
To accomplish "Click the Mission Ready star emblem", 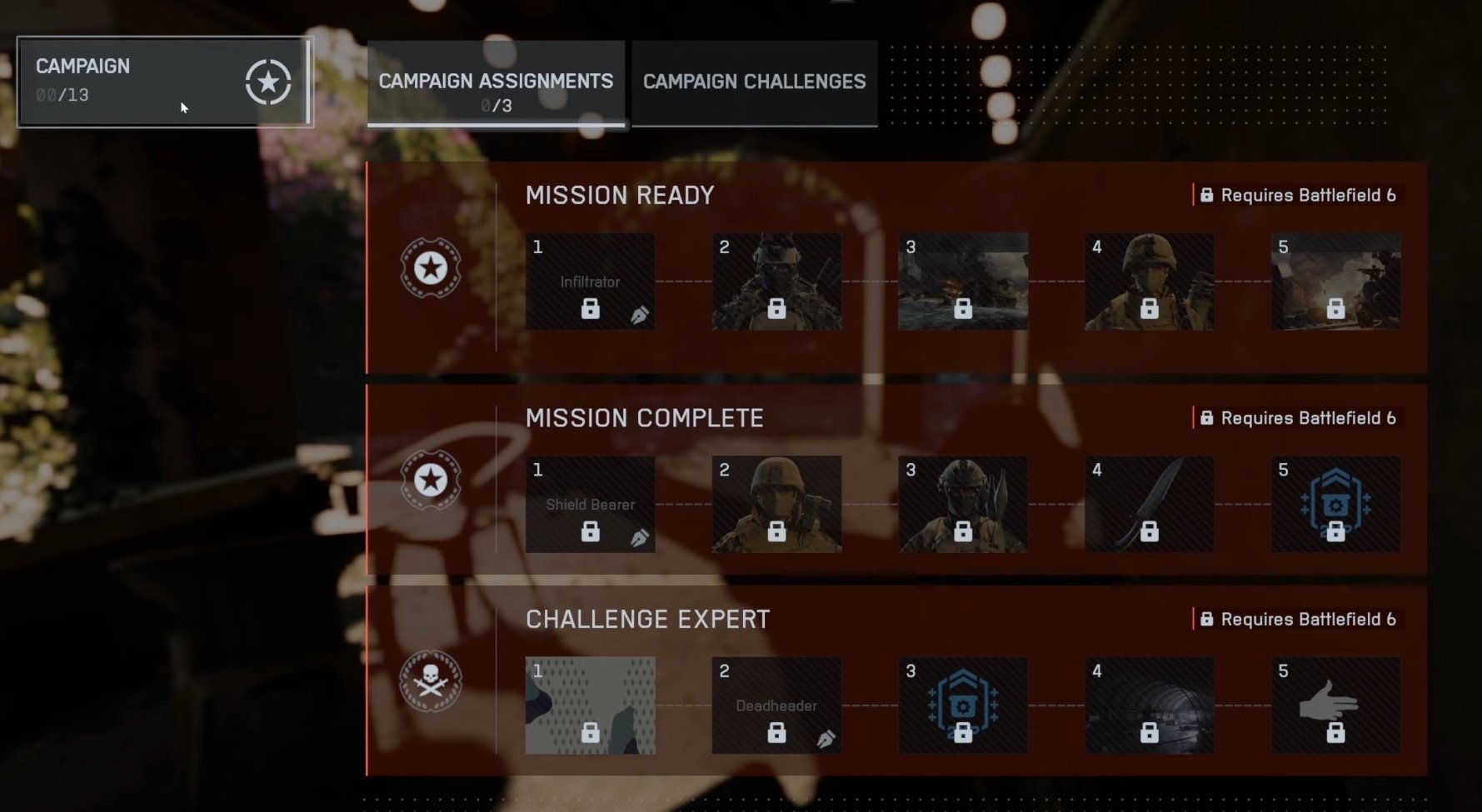I will click(431, 268).
